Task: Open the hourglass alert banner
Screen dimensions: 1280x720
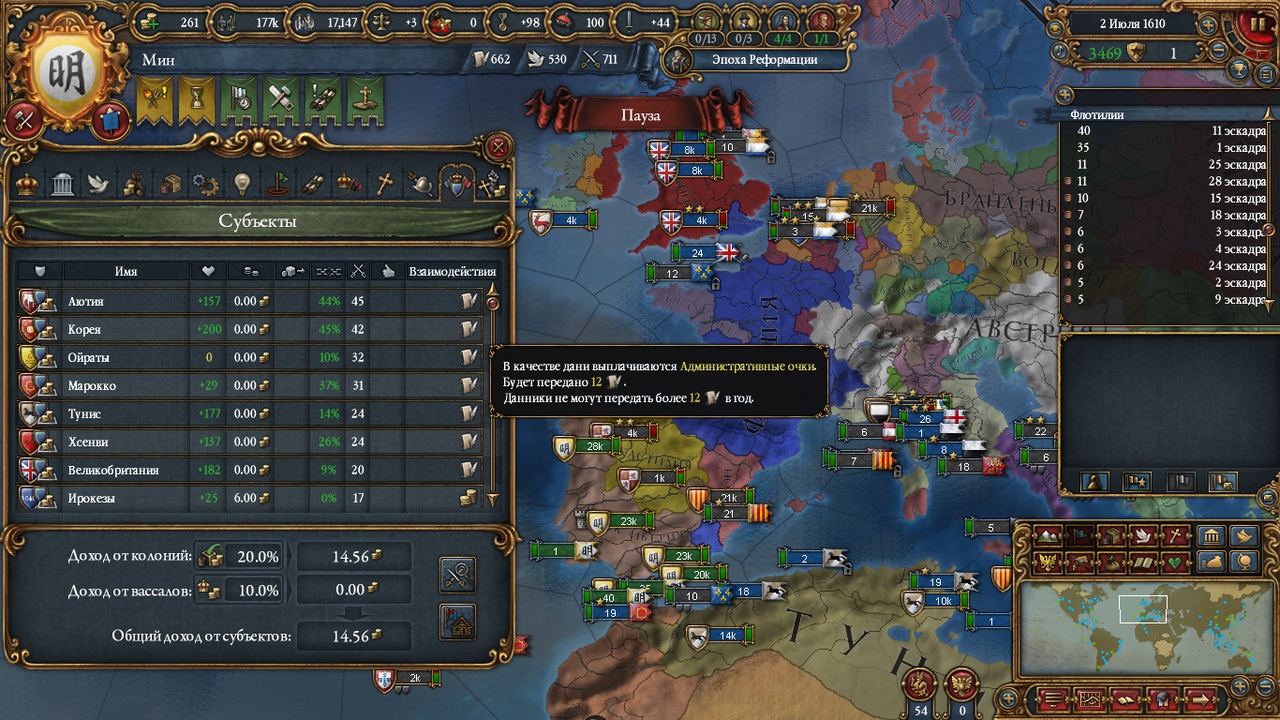Action: click(197, 98)
